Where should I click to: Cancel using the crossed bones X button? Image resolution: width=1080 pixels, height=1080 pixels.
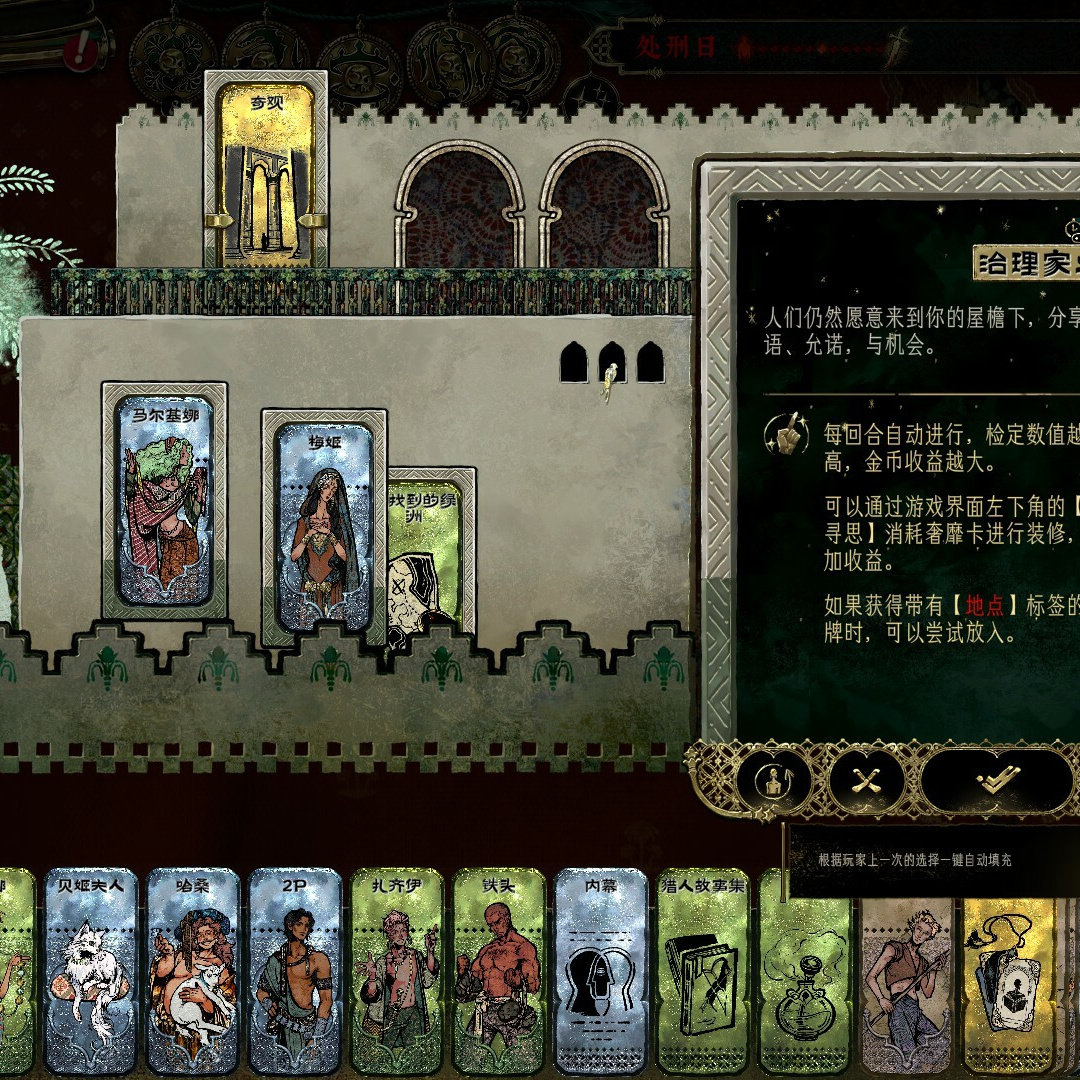865,780
